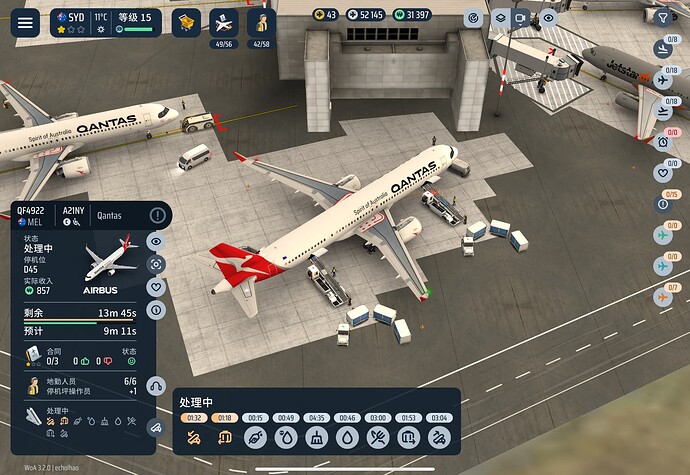Toggle the eye visibility button in top bar

[x=547, y=19]
